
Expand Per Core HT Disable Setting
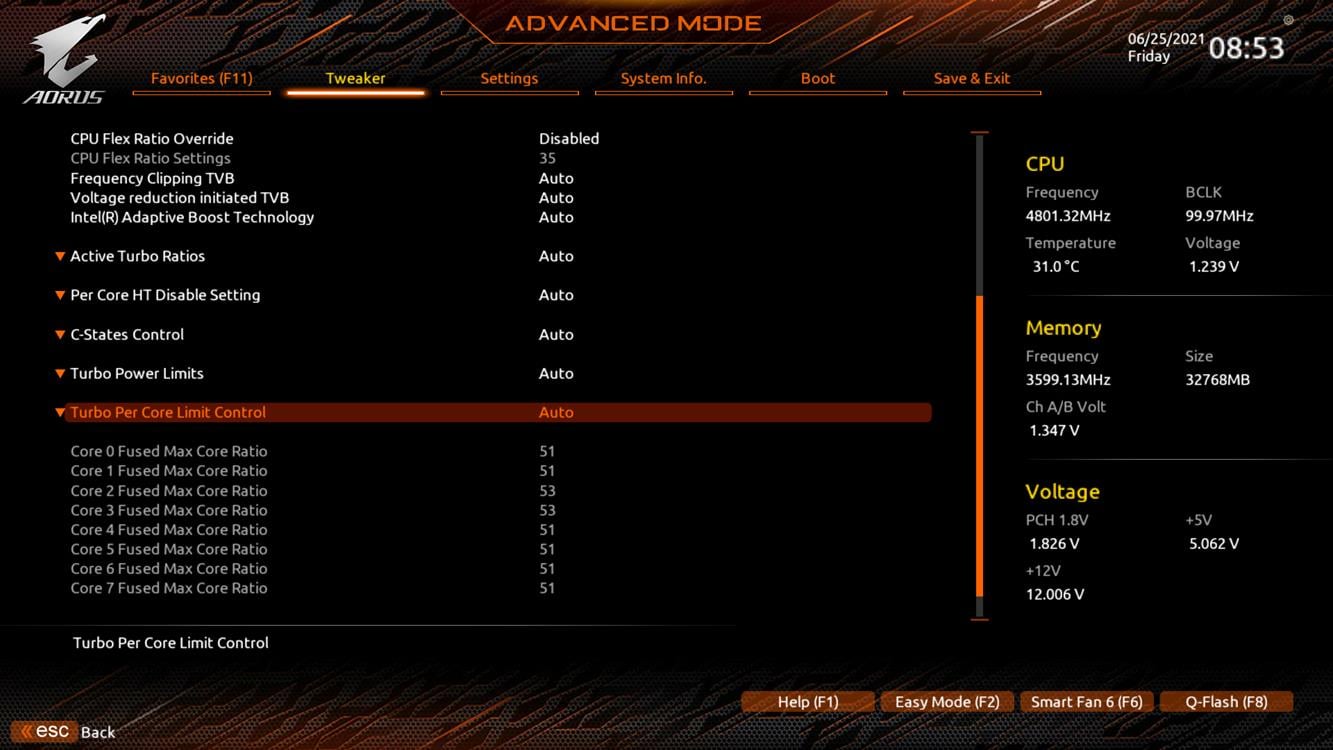(x=165, y=295)
